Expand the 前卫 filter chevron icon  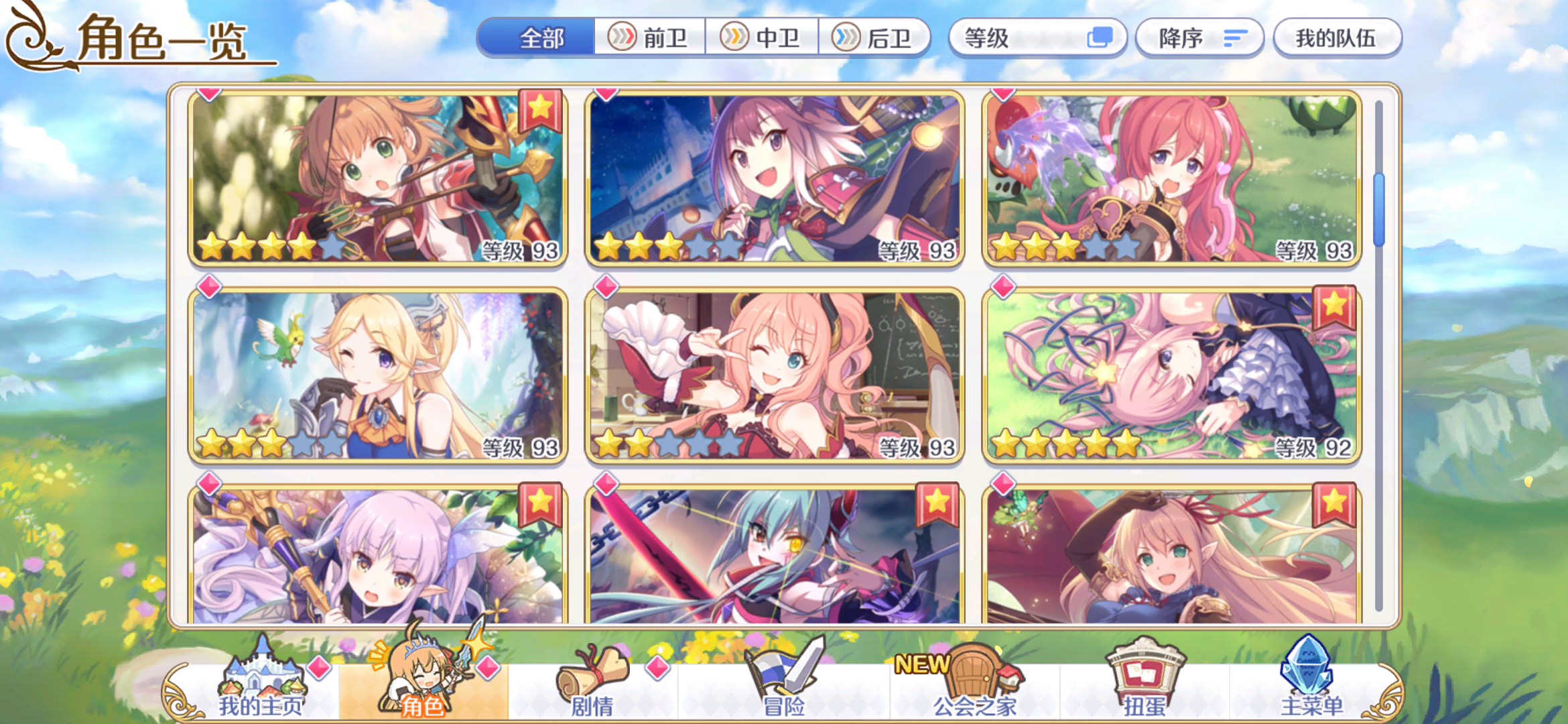coord(623,38)
